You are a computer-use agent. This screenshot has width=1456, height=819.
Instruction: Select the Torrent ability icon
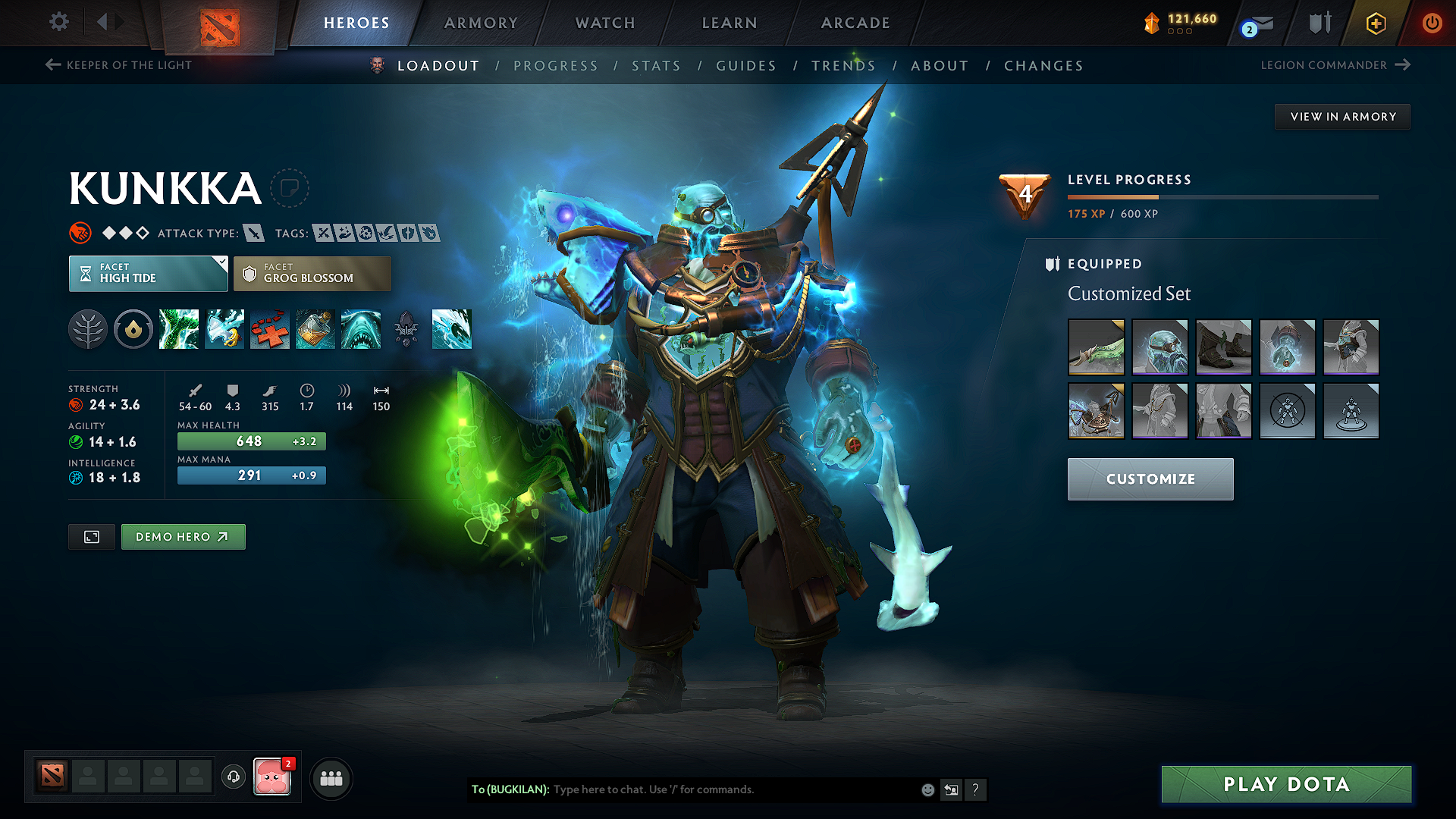[179, 329]
